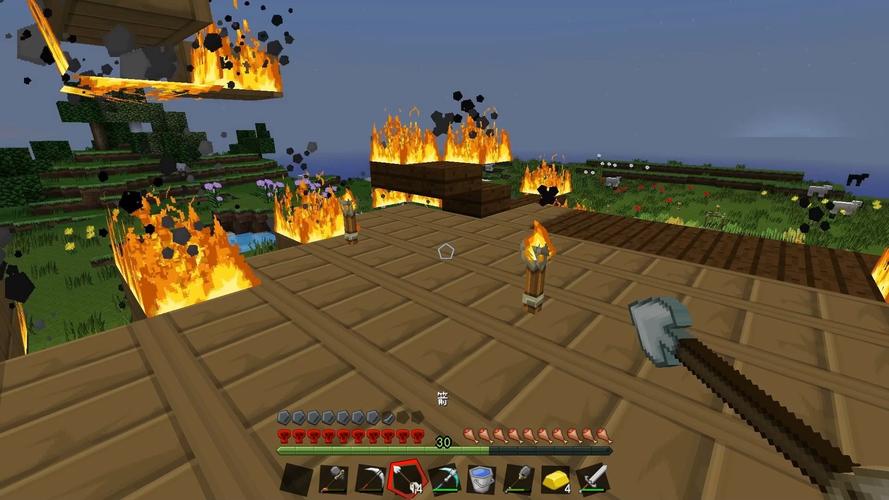Select the bow in the hotbar
The width and height of the screenshot is (889, 500).
(370, 478)
